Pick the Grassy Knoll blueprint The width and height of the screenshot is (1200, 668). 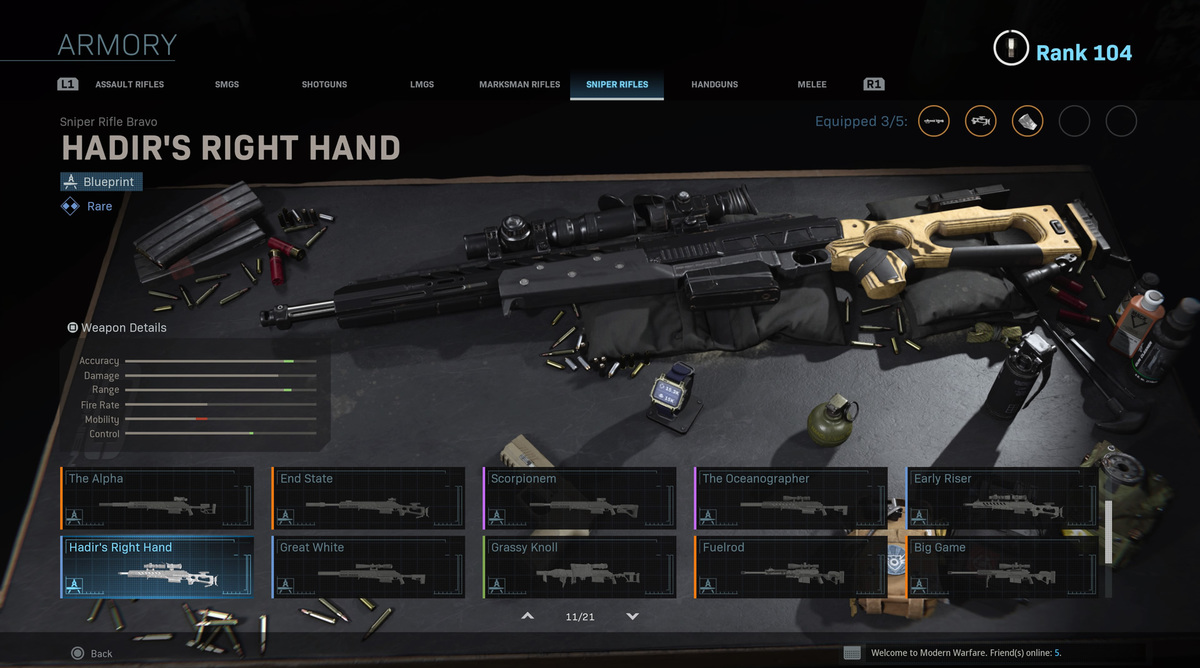580,567
